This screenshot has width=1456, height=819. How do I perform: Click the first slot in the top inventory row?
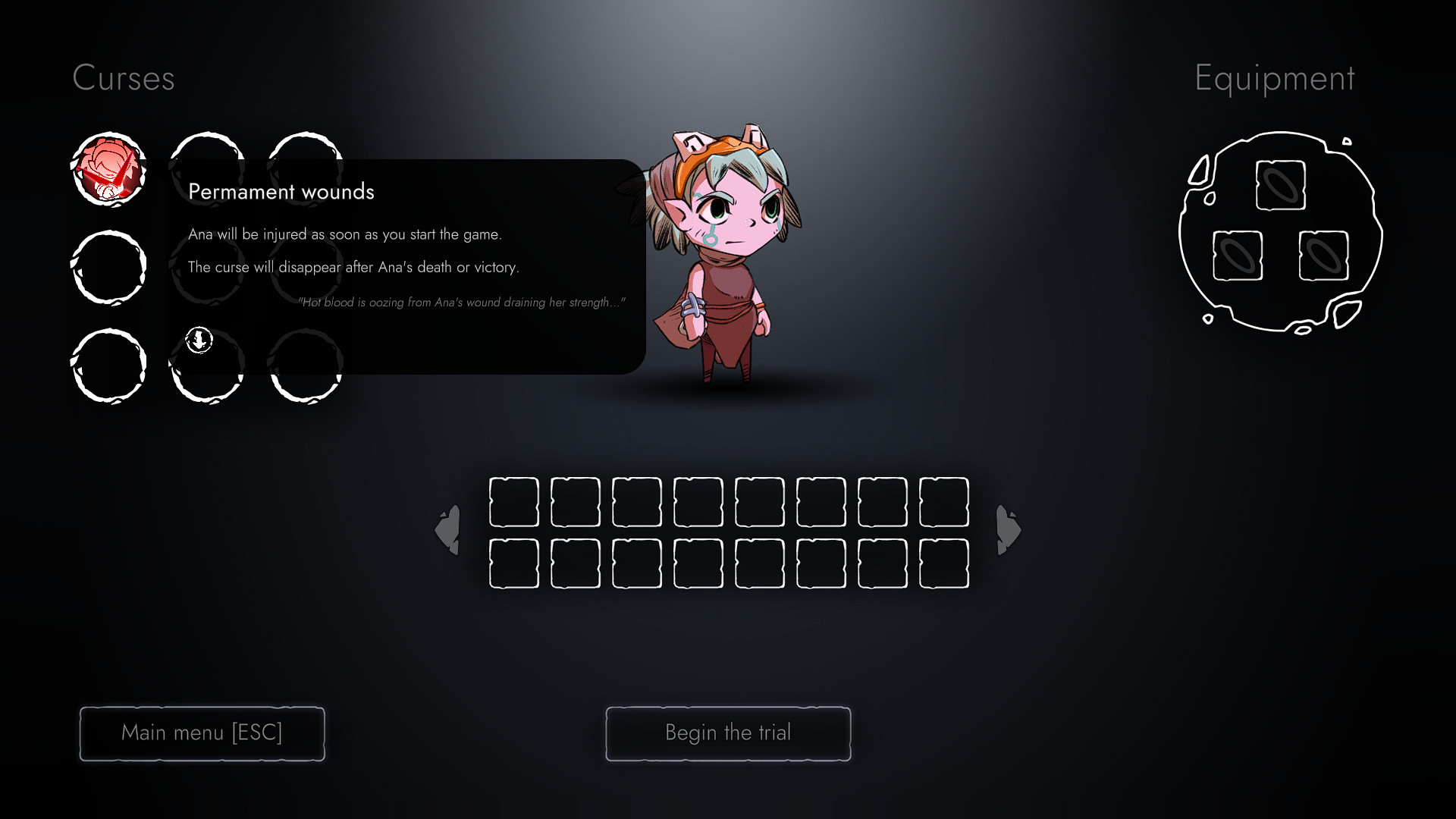(513, 503)
